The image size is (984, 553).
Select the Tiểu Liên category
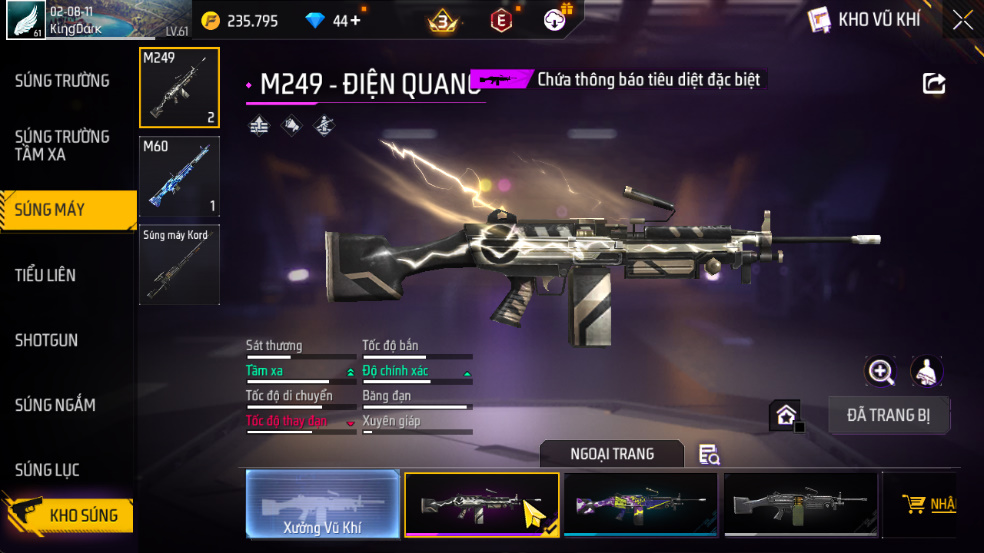coord(46,275)
